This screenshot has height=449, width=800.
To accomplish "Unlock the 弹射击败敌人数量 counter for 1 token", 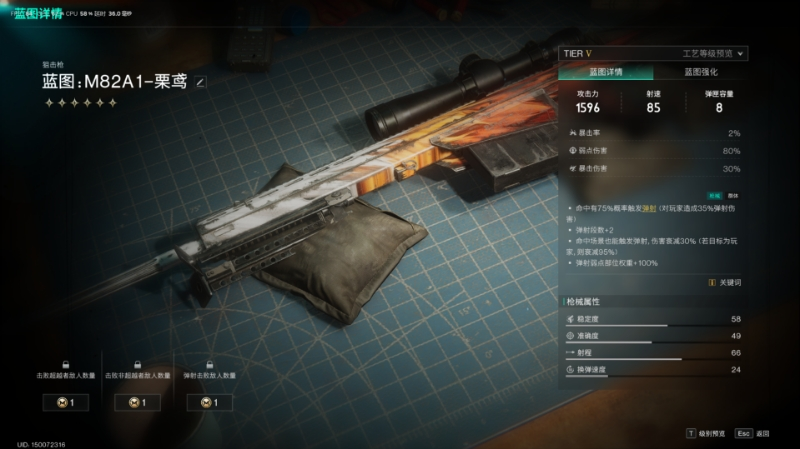I will coord(209,403).
